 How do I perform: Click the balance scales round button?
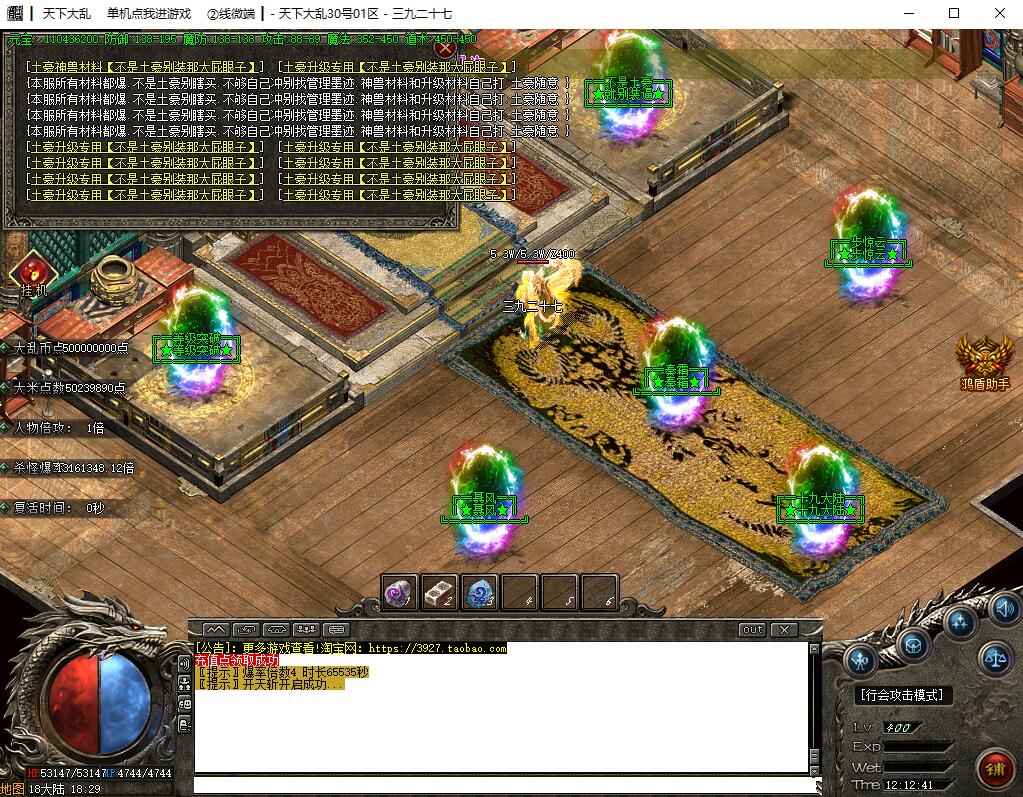coord(995,657)
